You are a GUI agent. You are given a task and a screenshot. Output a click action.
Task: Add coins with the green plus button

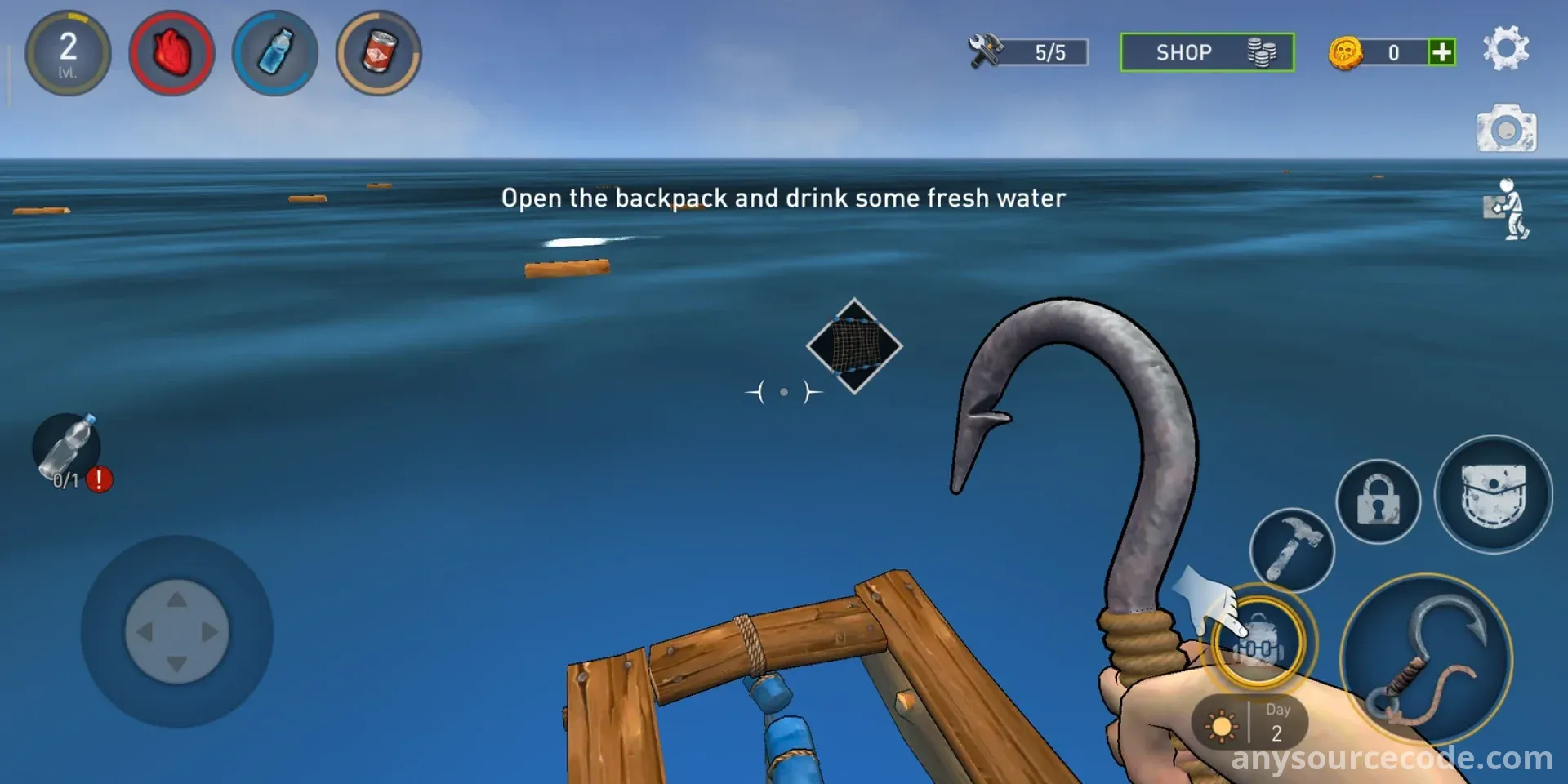1442,52
